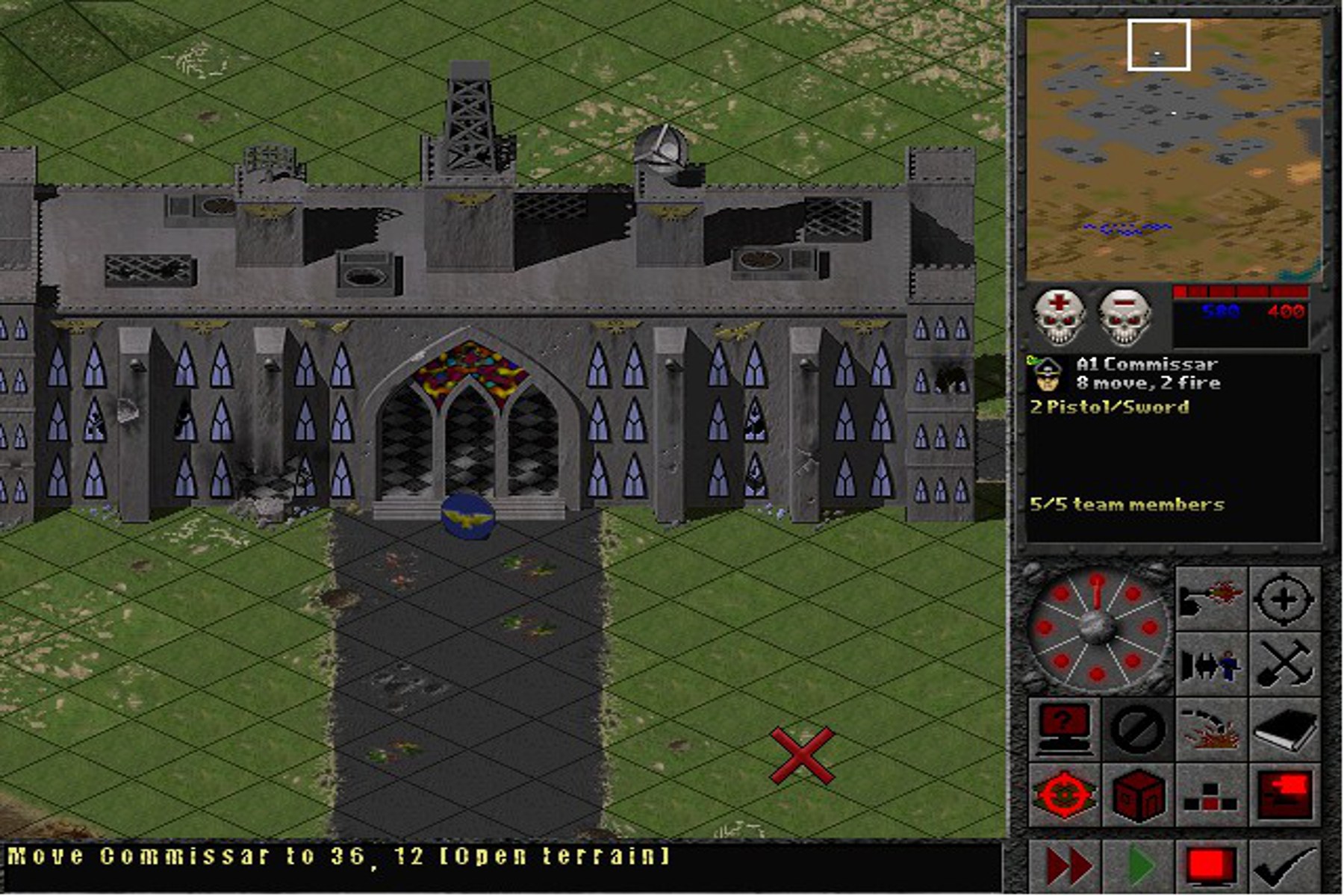Open the red flag screen icon
1344x896 pixels.
pos(1284,794)
